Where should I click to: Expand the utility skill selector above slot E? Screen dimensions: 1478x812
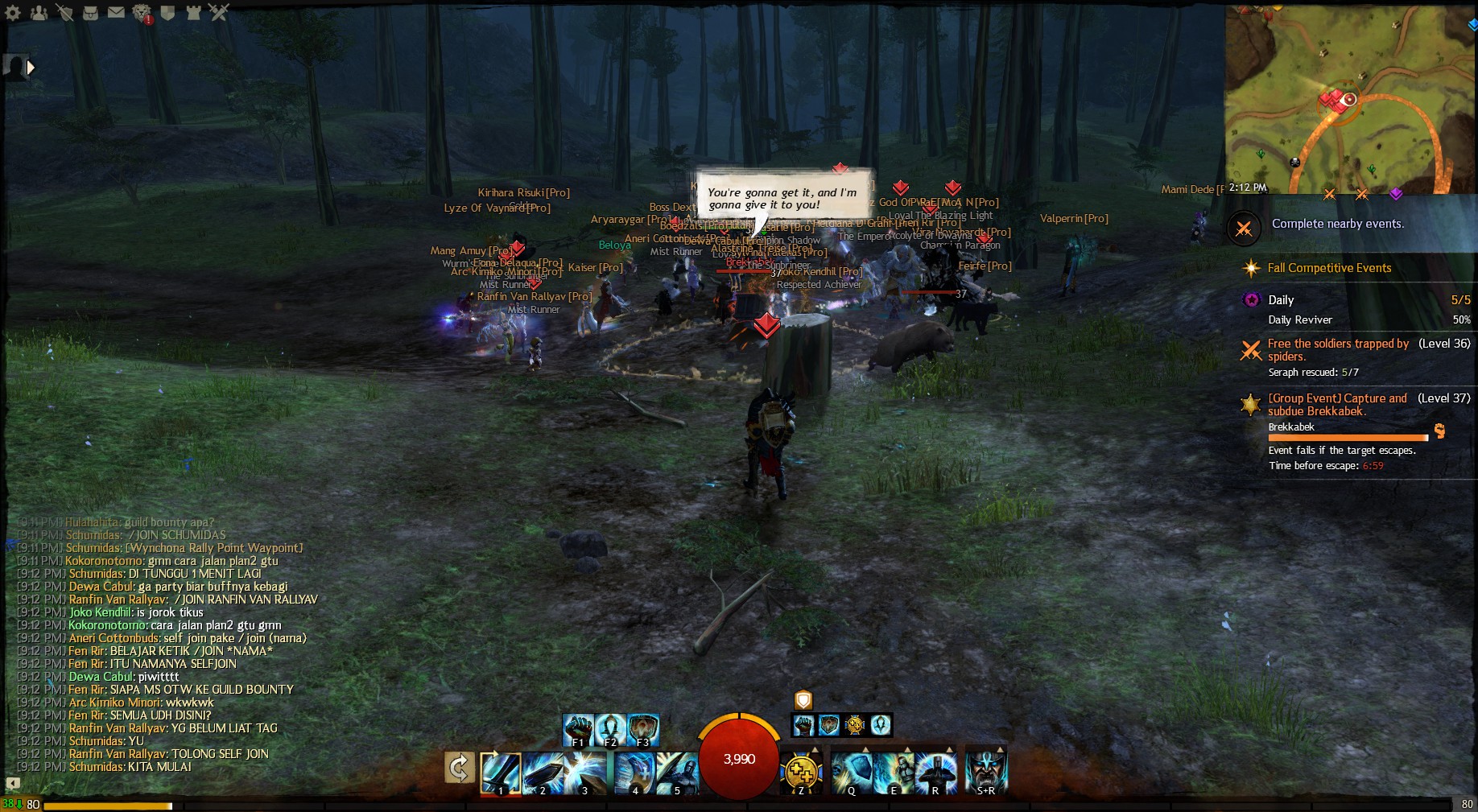click(907, 750)
